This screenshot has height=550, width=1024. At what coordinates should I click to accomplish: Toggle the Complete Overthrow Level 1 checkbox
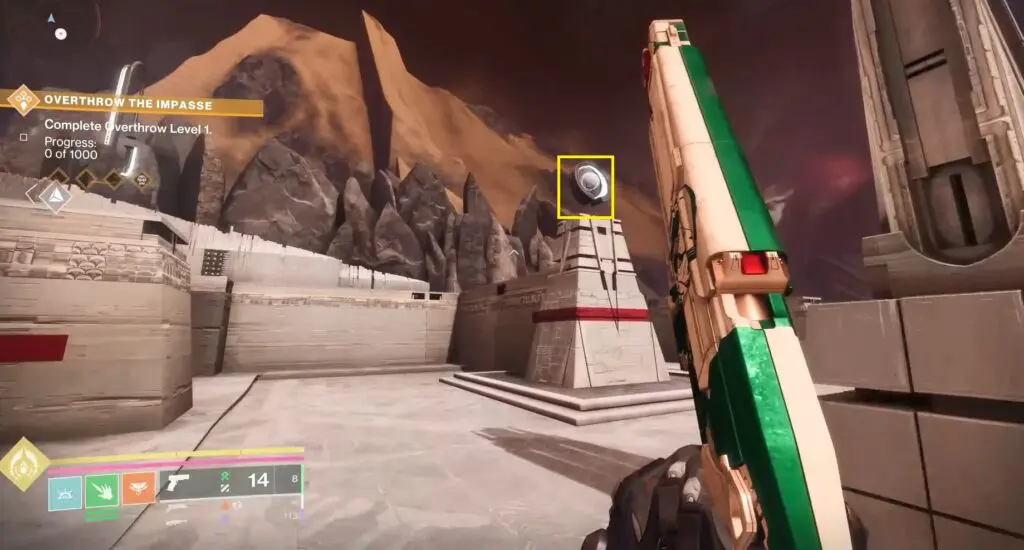tap(24, 135)
